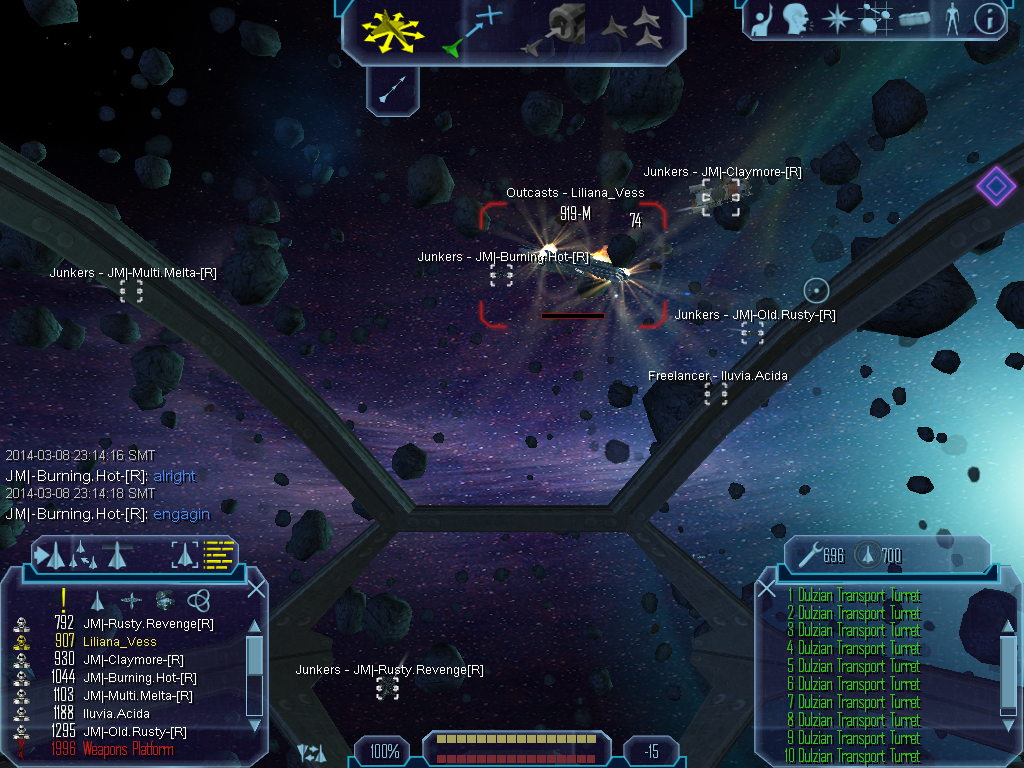Select Liliana_Vess in the contact list

coord(120,642)
